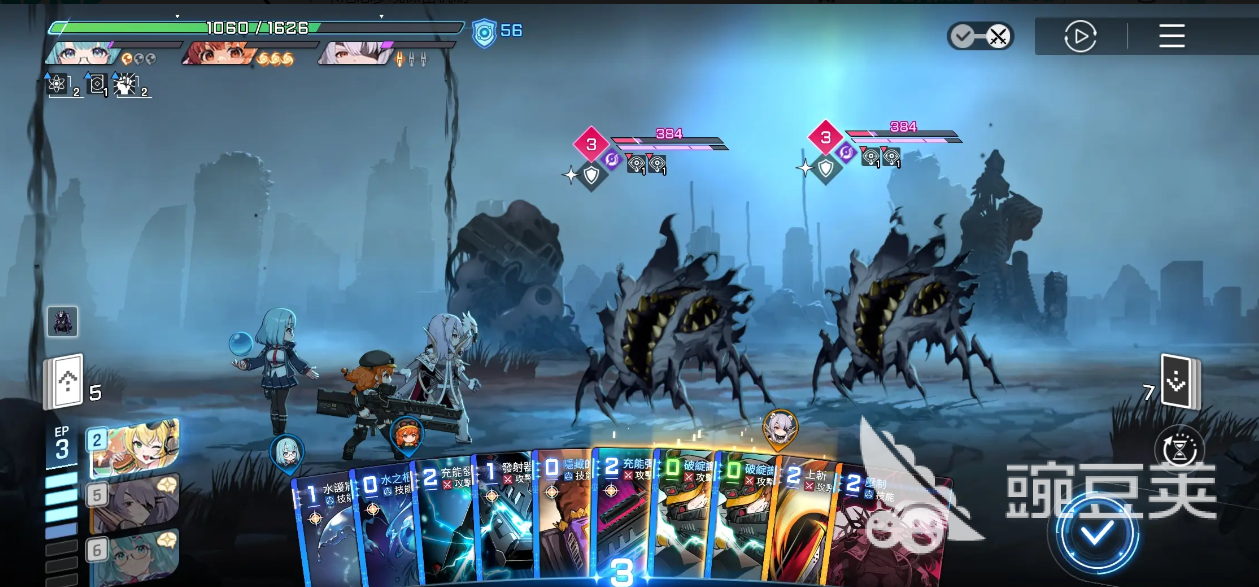Confirm the turn with the checkmark button
Viewport: 1259px width, 587px height.
pos(1097,532)
